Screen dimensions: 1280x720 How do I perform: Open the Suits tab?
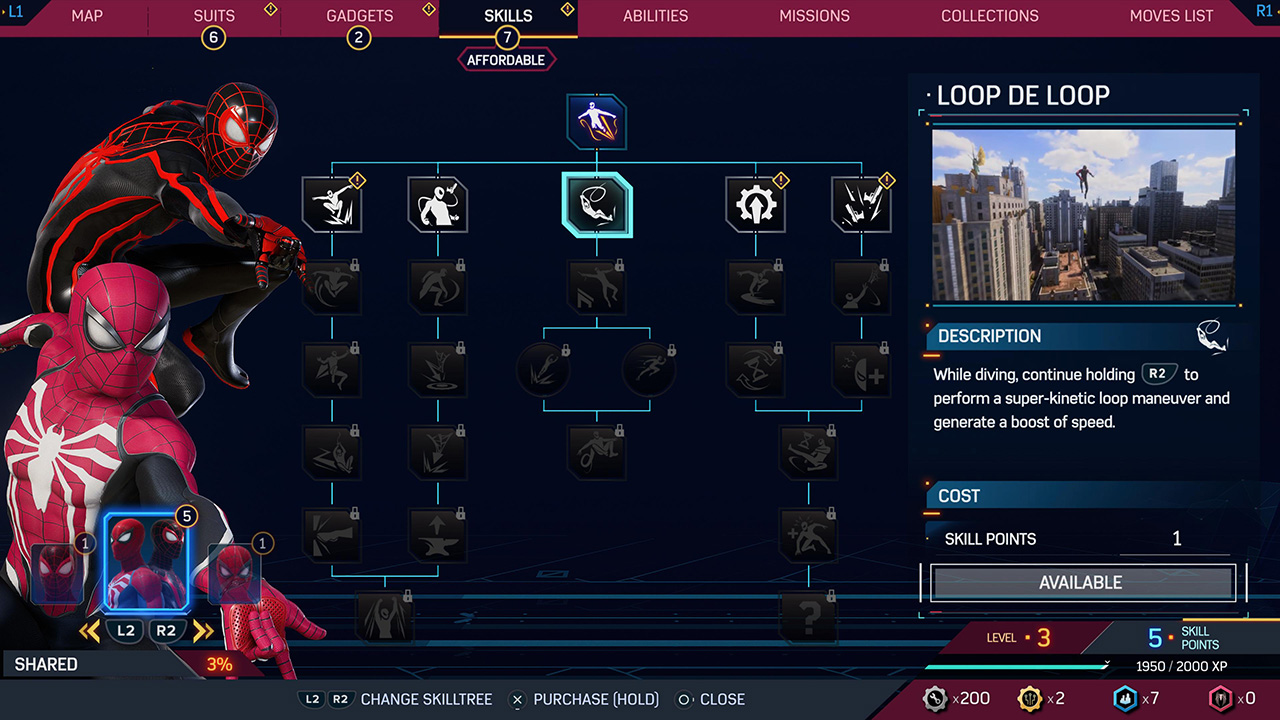click(213, 16)
